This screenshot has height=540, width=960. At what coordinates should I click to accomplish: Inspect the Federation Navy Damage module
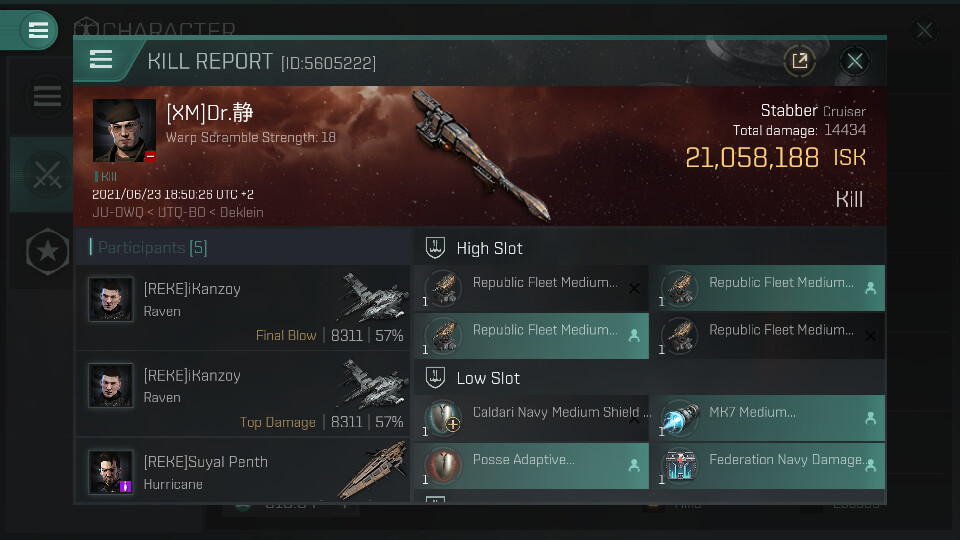pos(767,467)
